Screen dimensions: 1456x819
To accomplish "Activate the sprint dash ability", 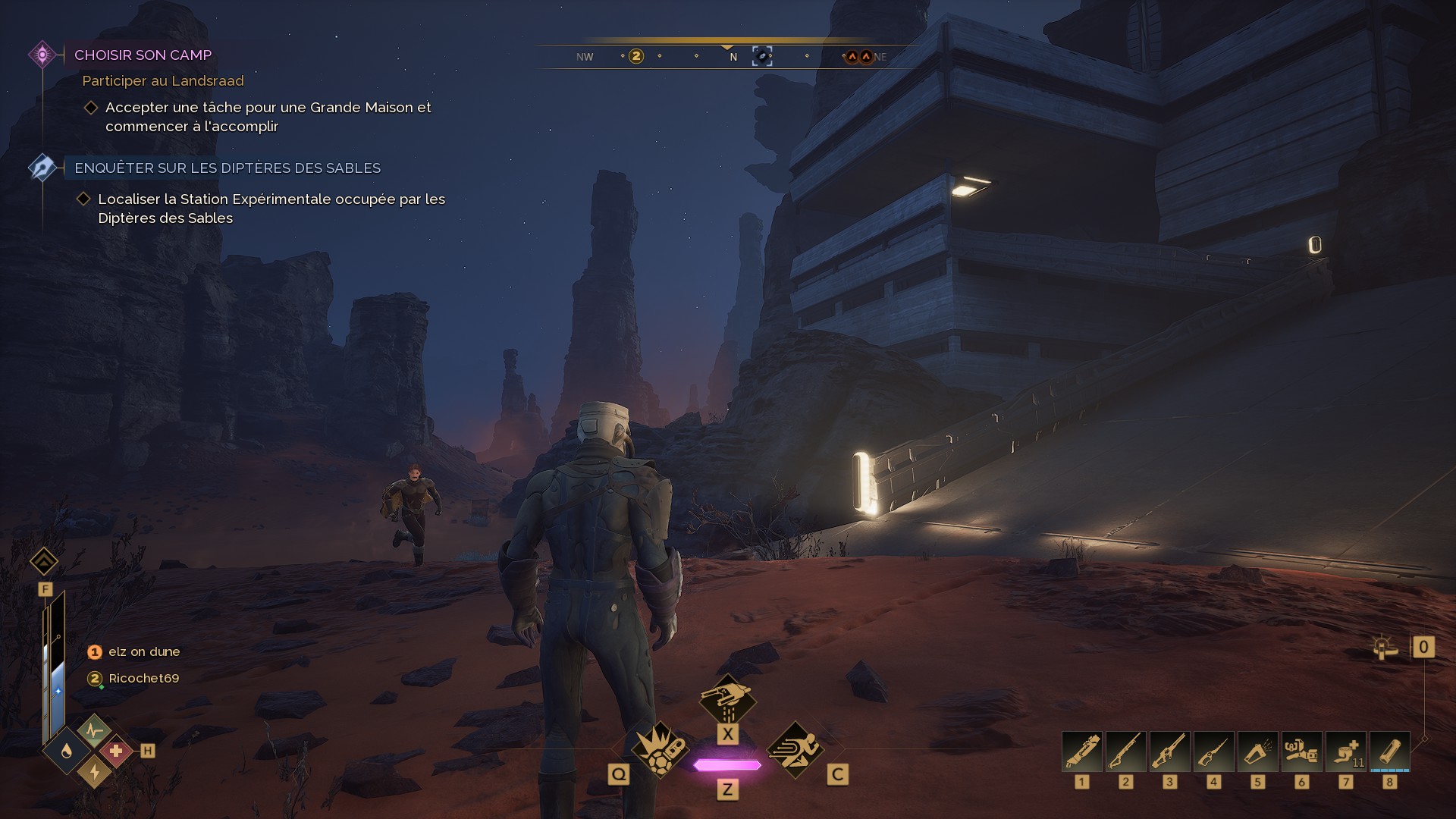I will click(795, 749).
